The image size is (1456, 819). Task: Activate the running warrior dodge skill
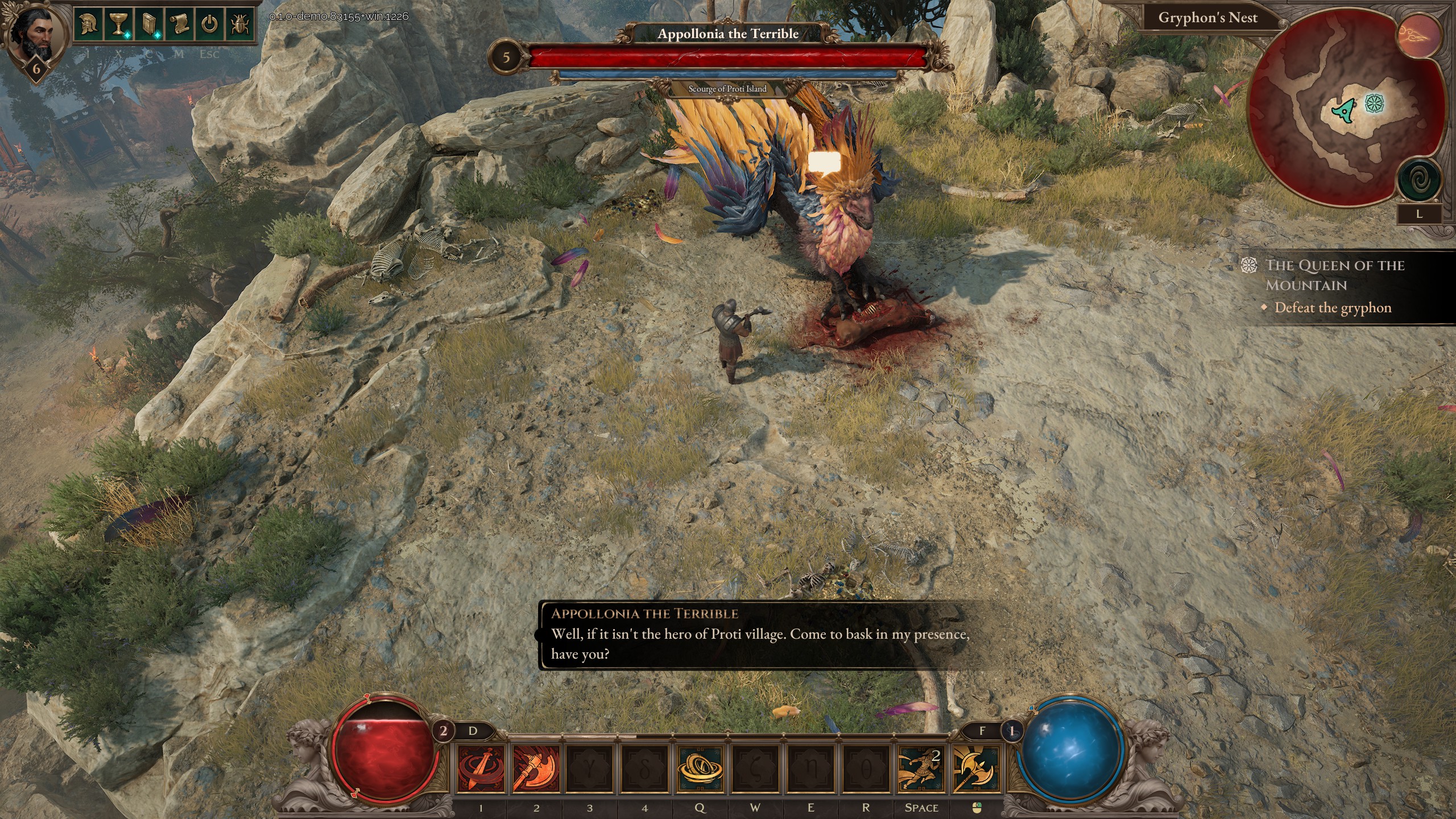coord(920,769)
